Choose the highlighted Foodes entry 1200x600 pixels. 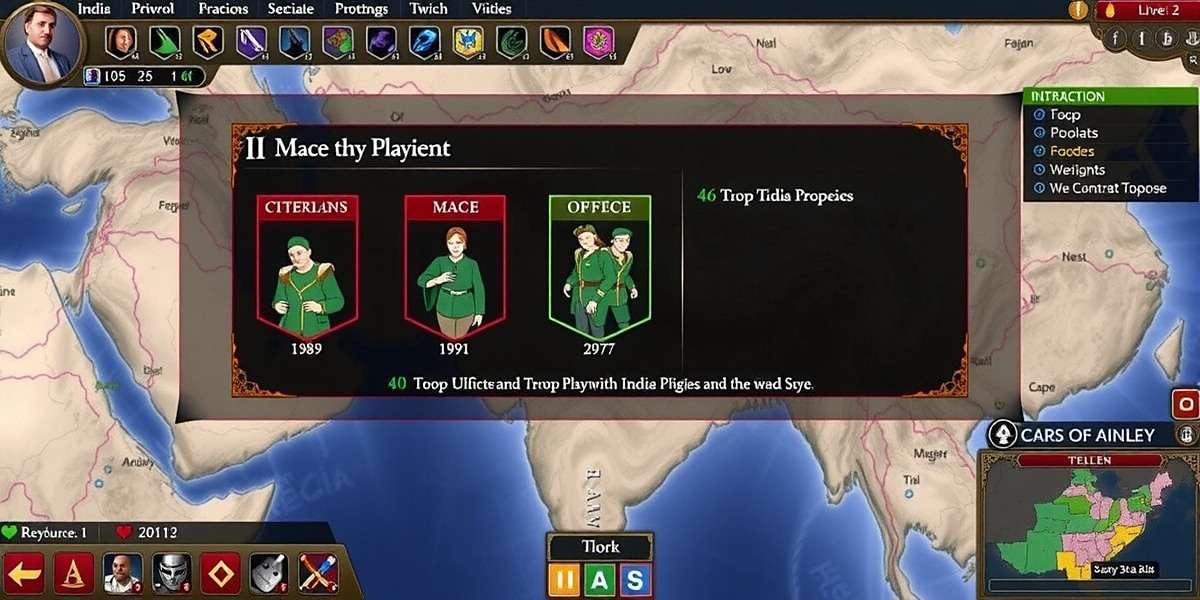(x=1071, y=151)
